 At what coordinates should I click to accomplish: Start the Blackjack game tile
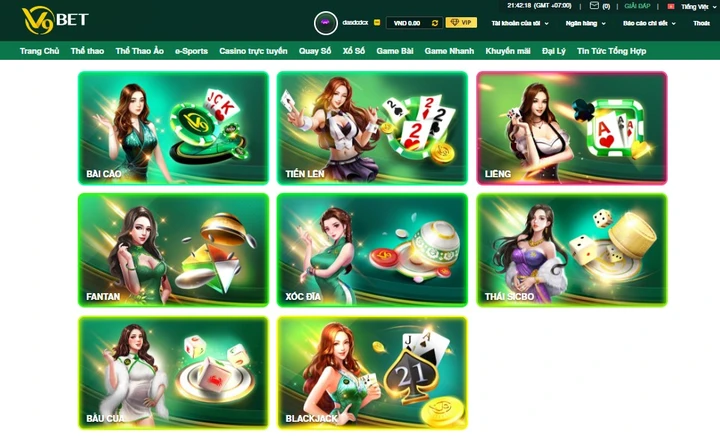[372, 372]
